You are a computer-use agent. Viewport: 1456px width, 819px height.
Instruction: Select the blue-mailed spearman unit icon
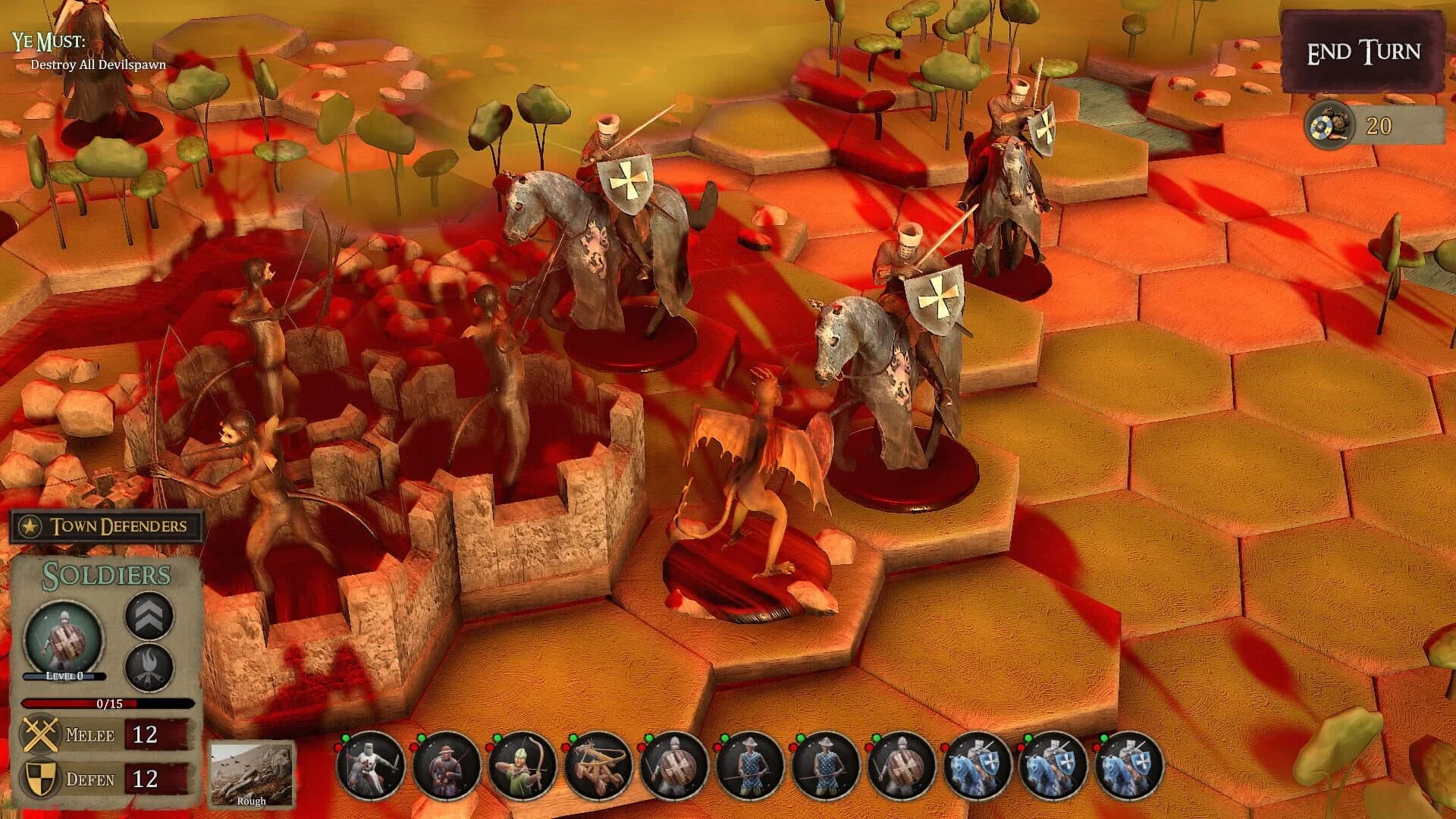point(751,766)
